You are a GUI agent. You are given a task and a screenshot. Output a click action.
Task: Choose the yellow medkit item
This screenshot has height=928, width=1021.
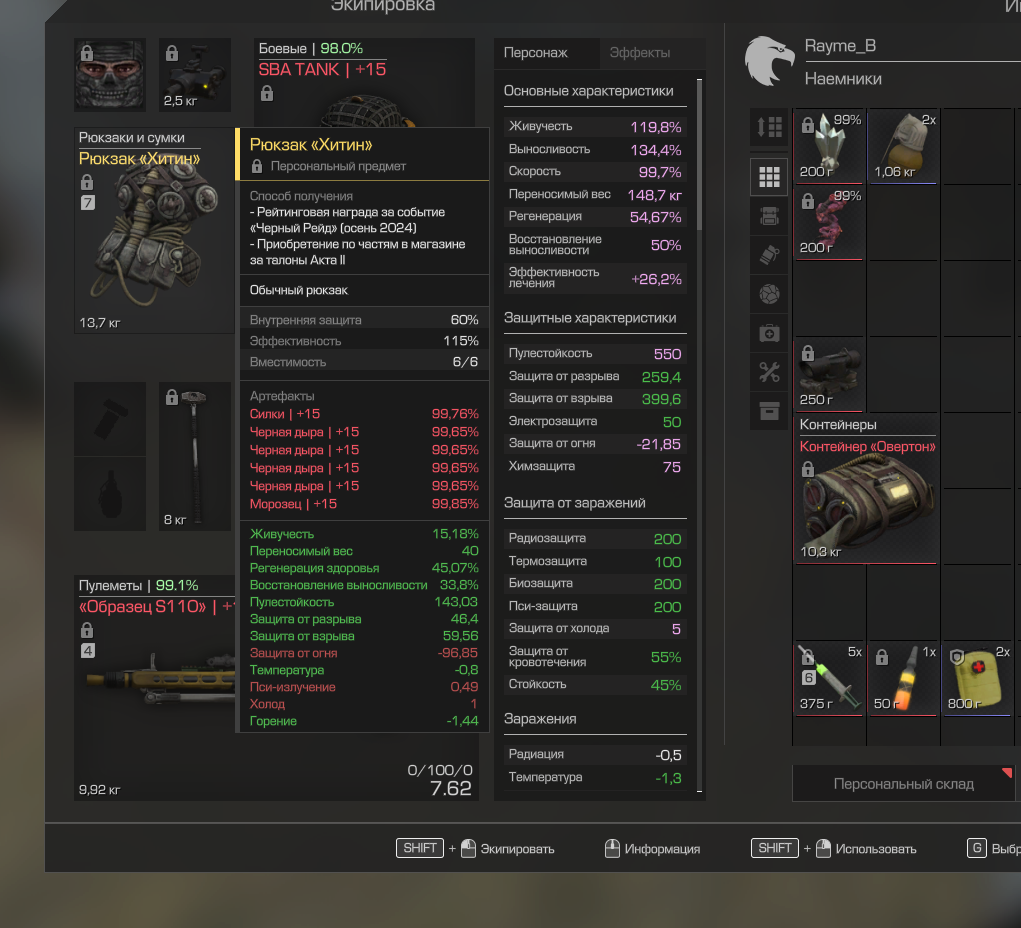click(x=979, y=678)
